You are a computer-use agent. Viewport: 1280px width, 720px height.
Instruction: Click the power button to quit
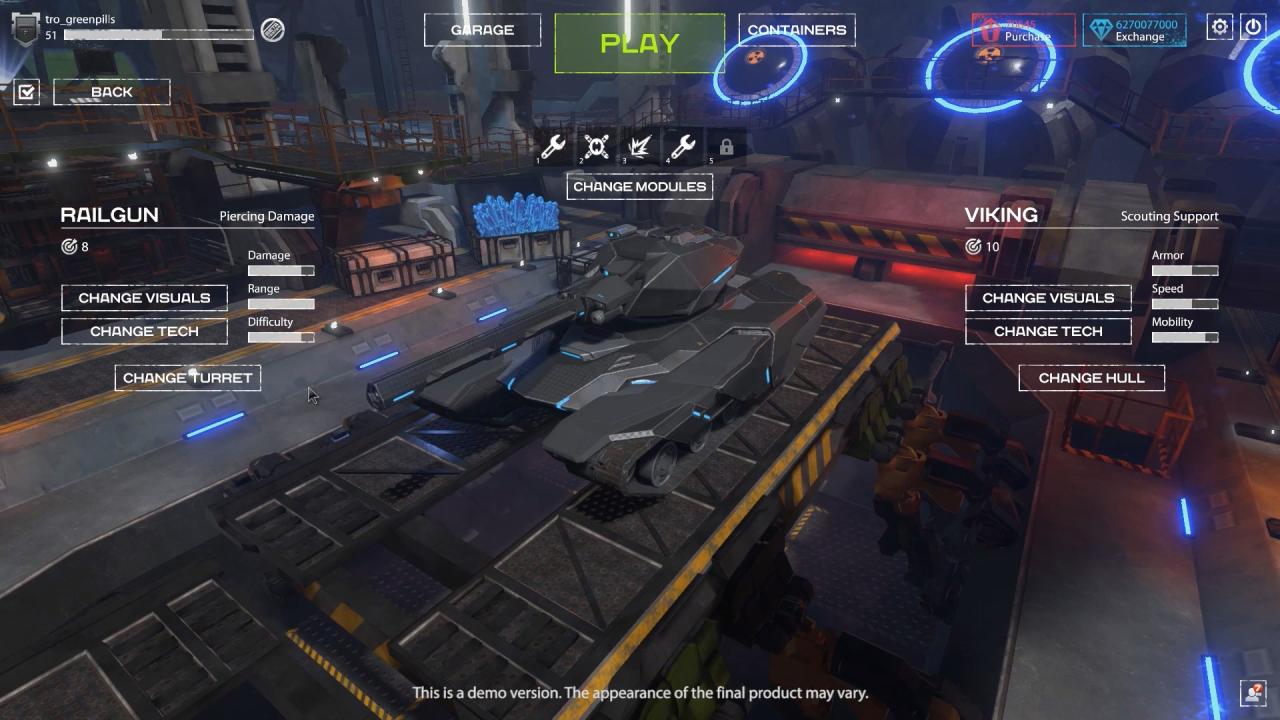(x=1253, y=27)
